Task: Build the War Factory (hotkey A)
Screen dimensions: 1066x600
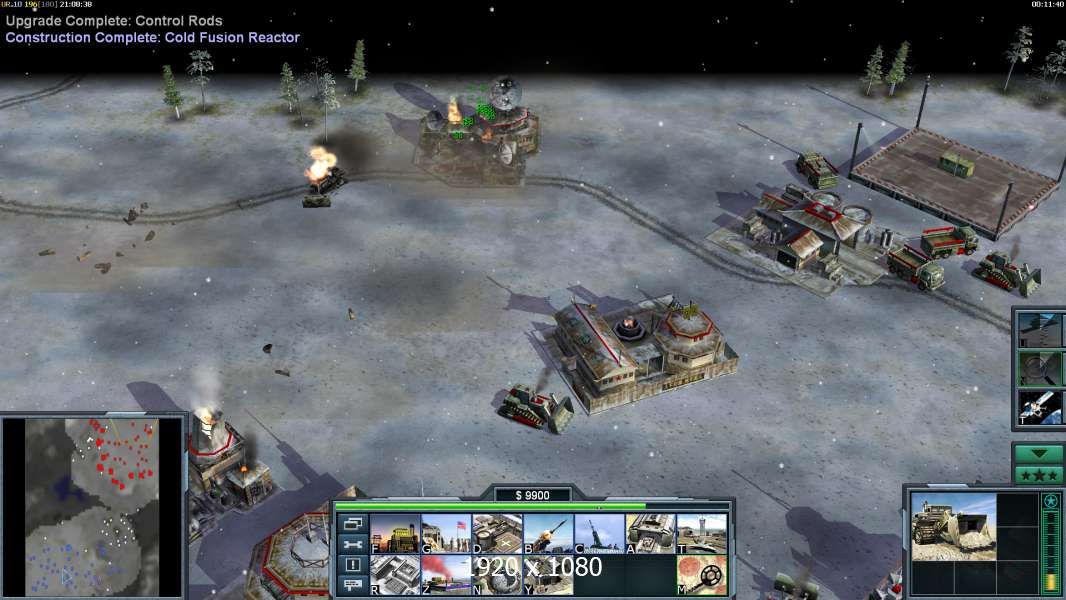Action: pyautogui.click(x=650, y=534)
